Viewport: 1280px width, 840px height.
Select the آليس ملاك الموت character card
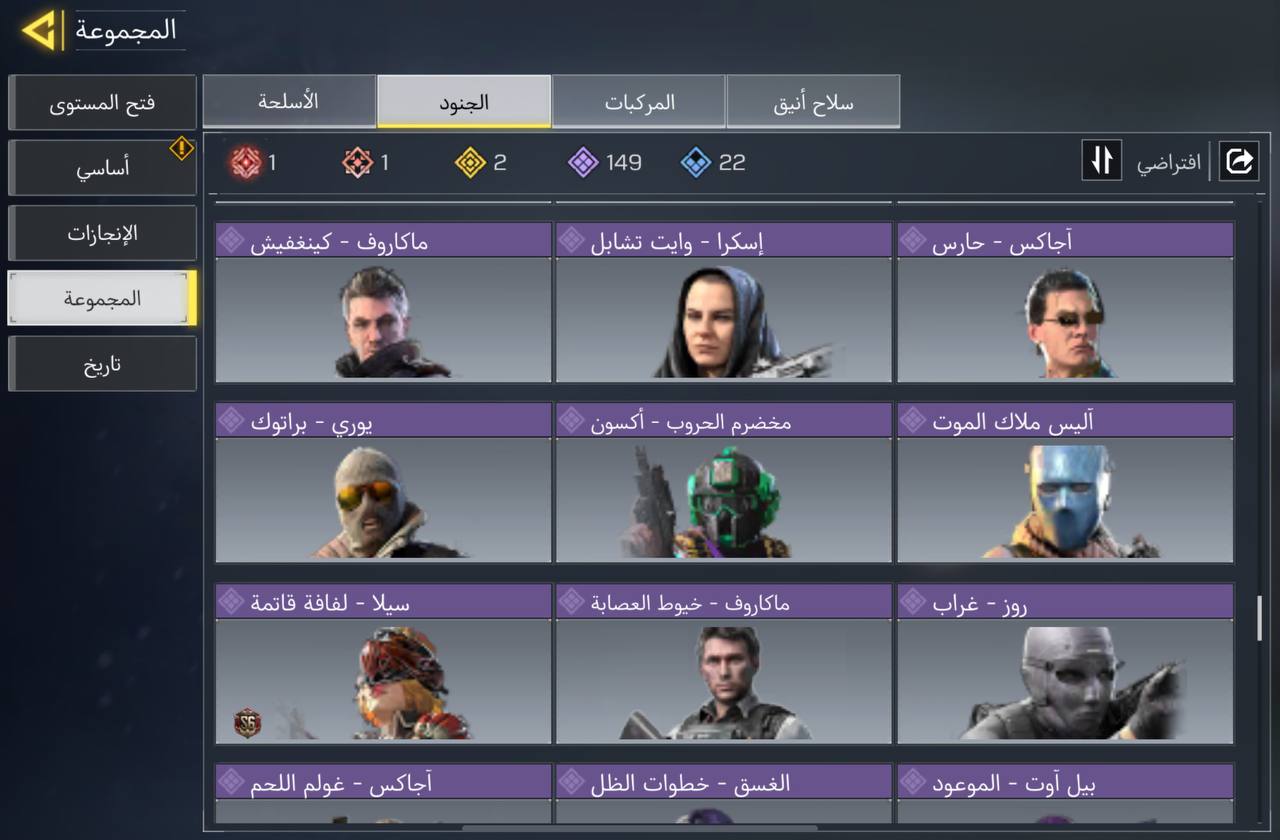pyautogui.click(x=1064, y=490)
